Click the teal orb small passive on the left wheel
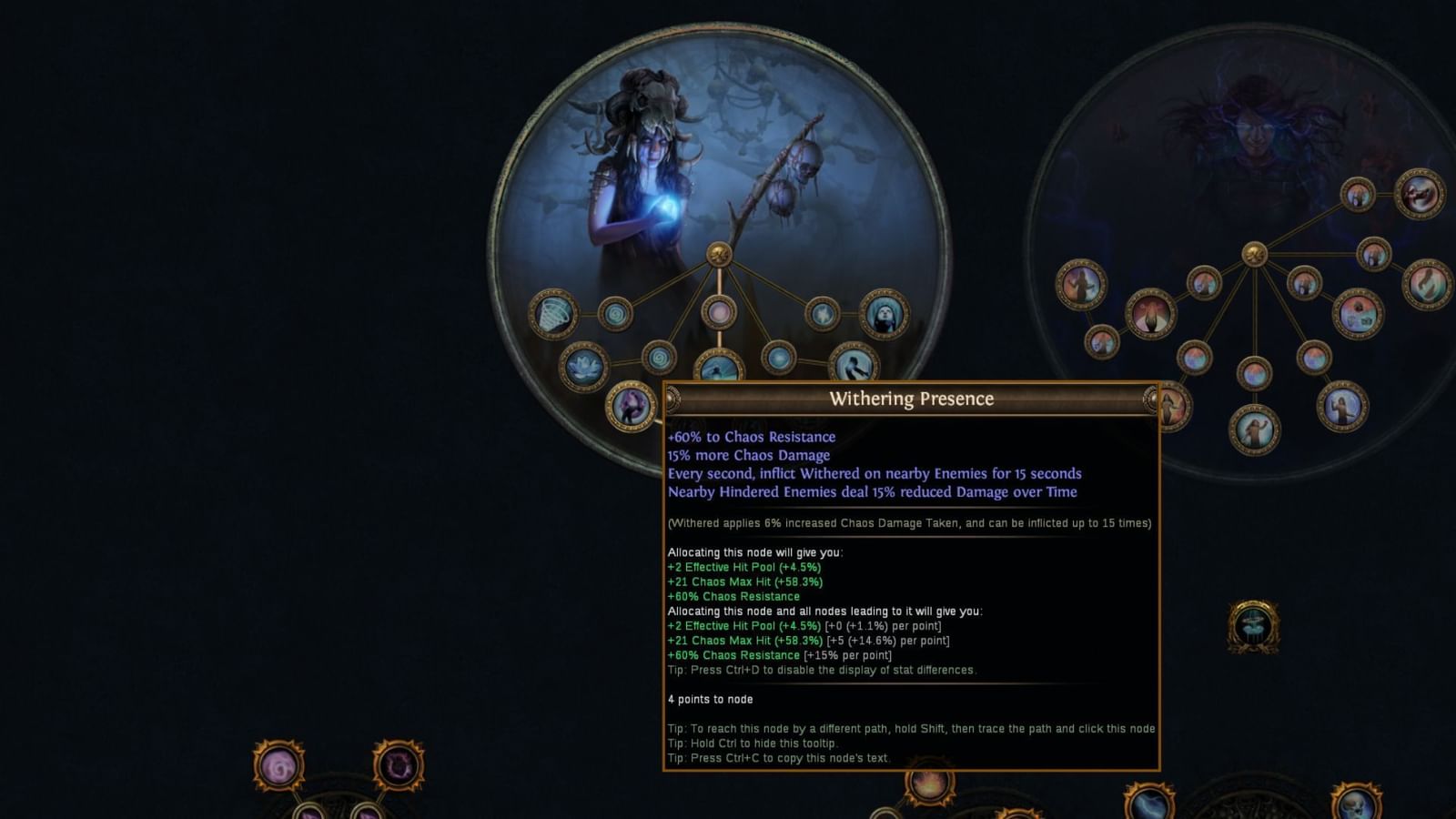The width and height of the screenshot is (1456, 819). [x=780, y=359]
